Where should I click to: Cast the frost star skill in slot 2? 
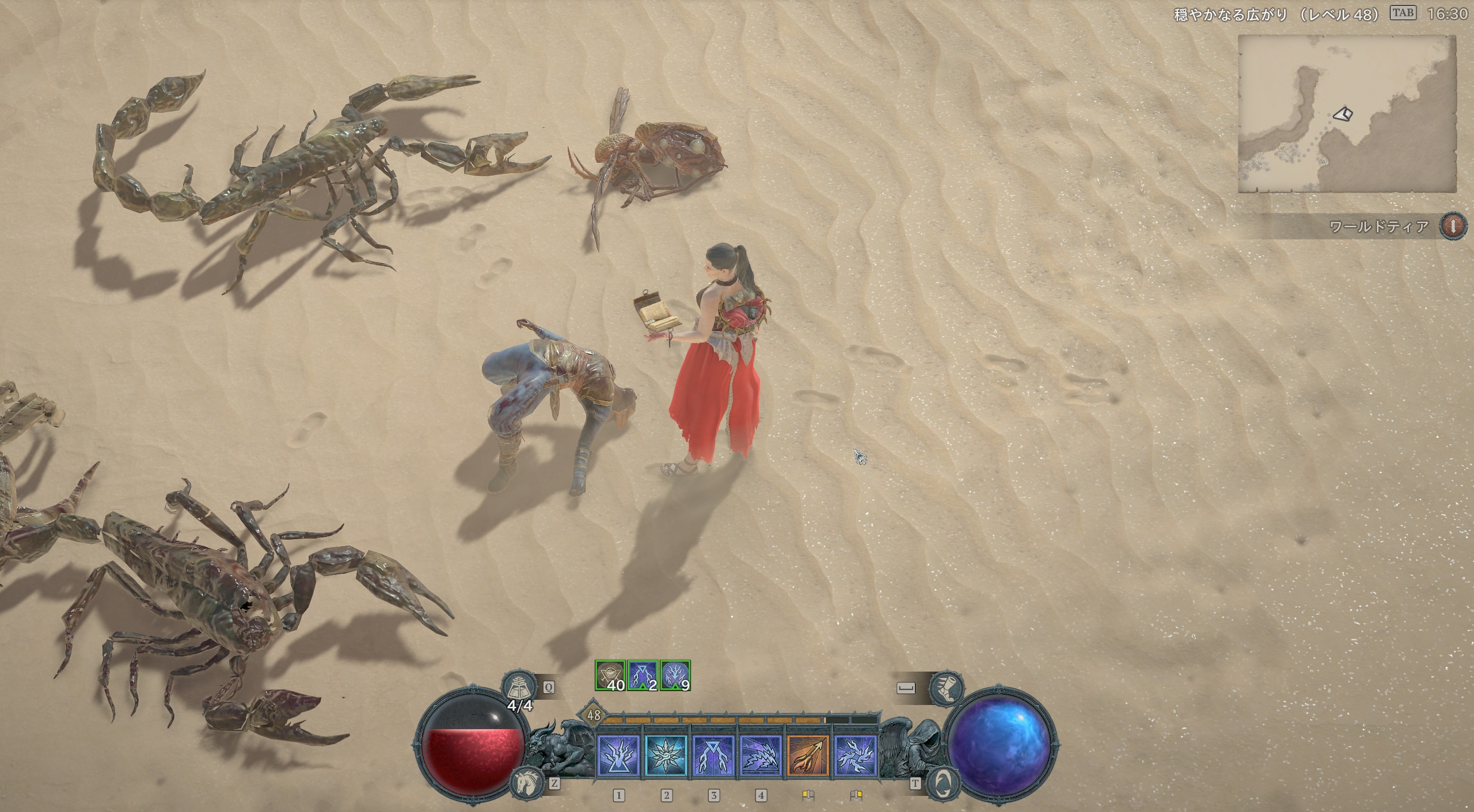666,754
